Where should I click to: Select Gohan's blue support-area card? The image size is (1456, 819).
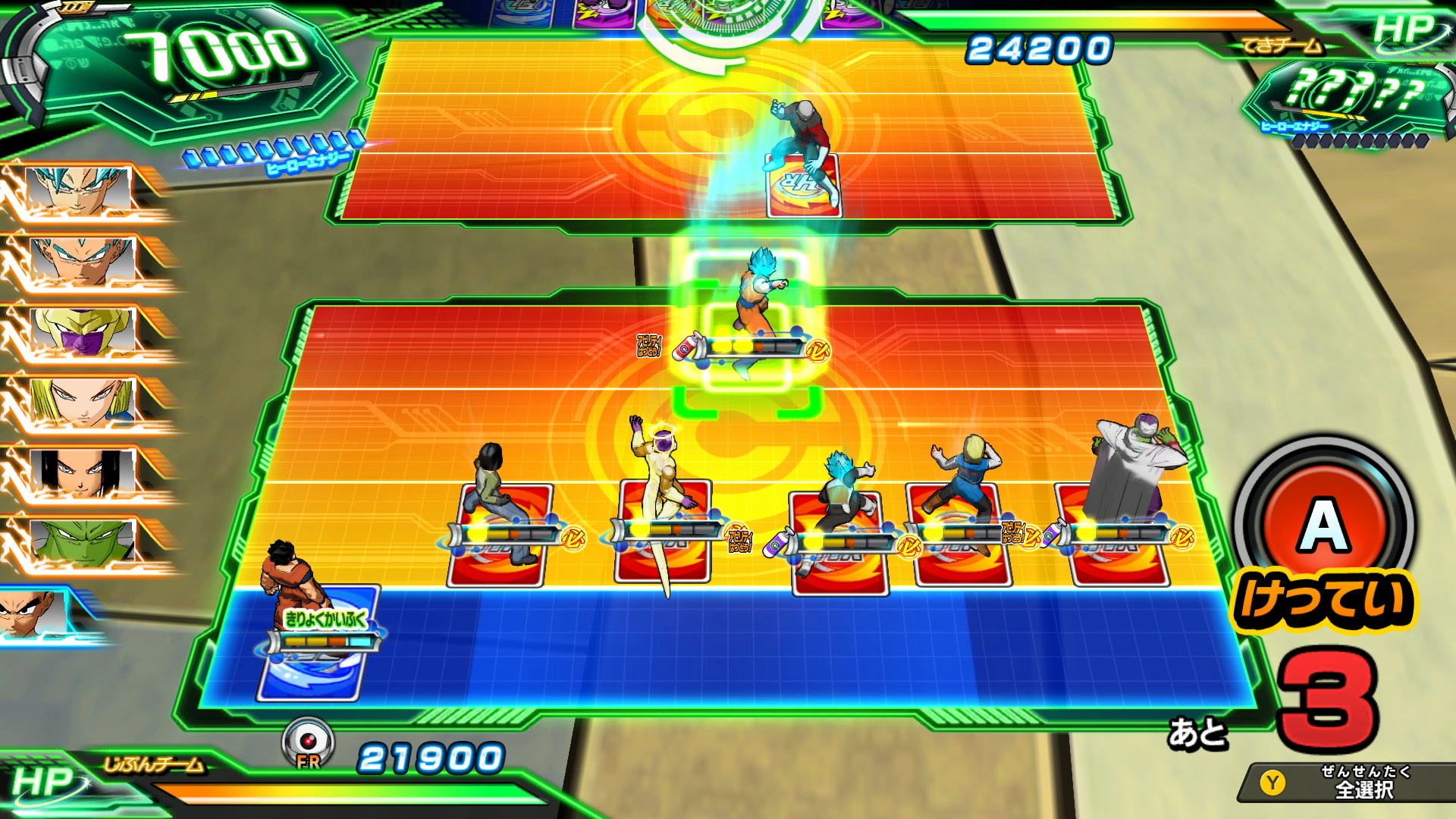pyautogui.click(x=312, y=645)
